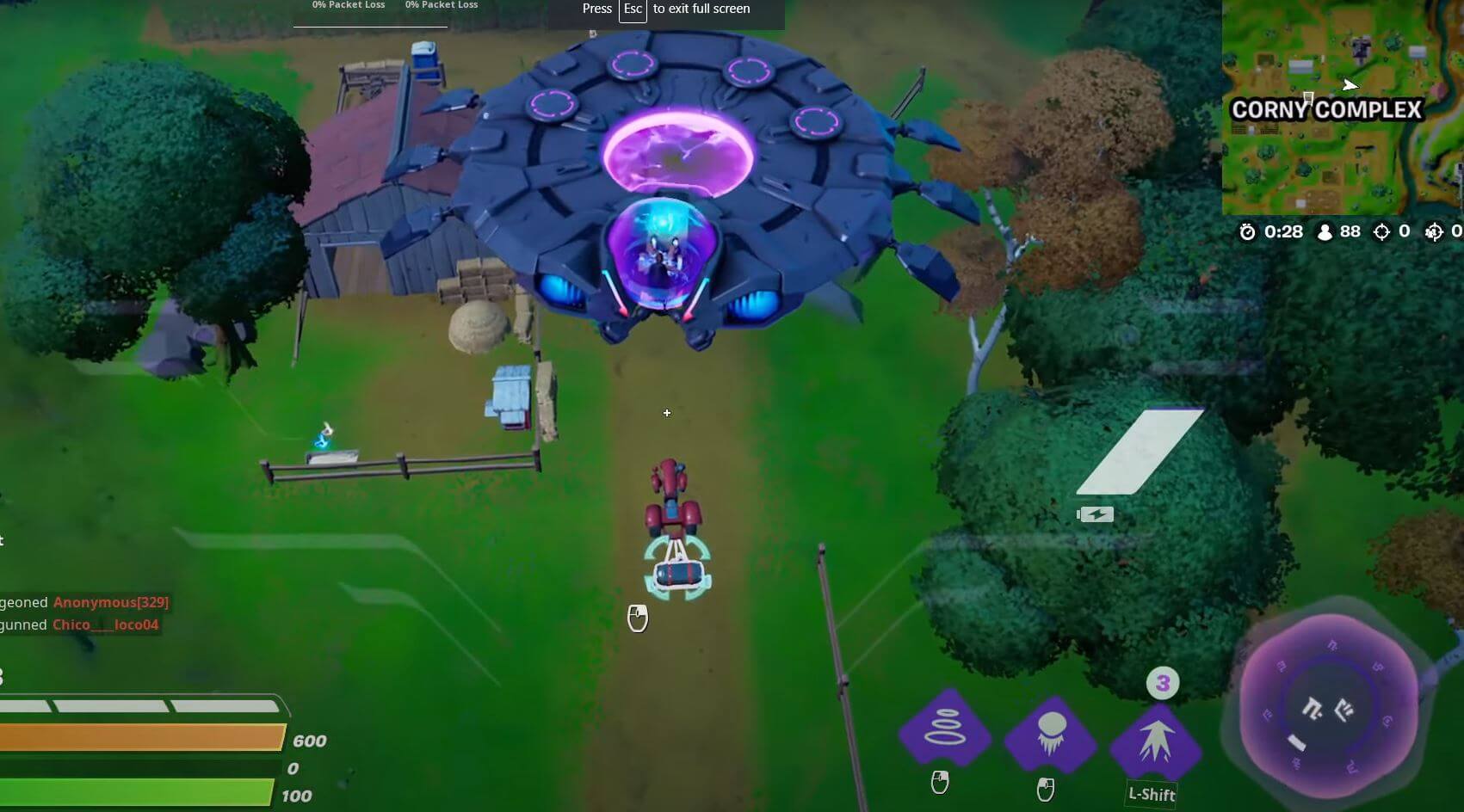Click the Anonymous[329] name in kill feed

pyautogui.click(x=110, y=602)
